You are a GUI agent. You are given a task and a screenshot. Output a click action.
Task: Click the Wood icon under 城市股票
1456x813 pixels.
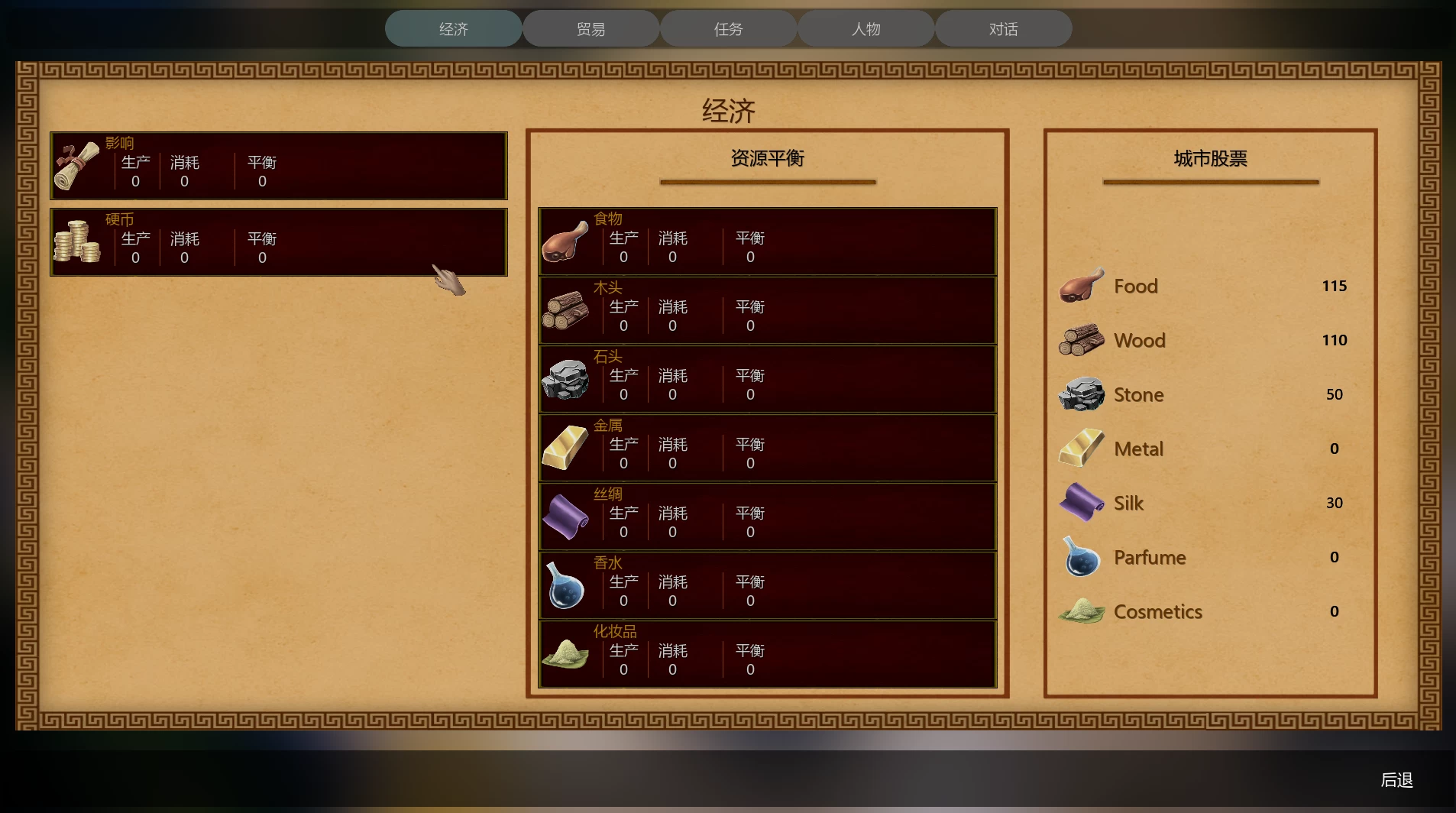[x=1080, y=340]
